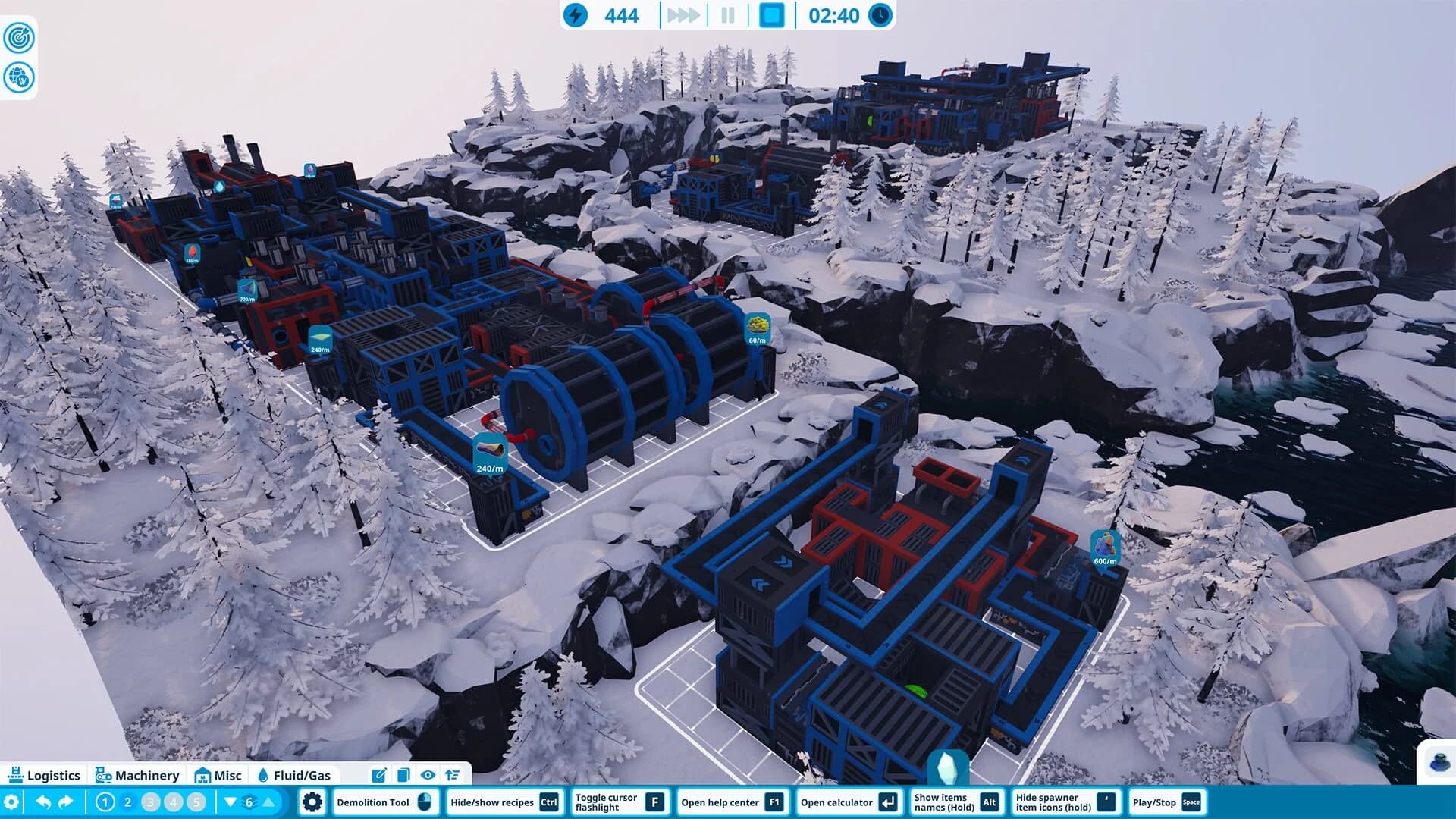Switch to the Machinery category
This screenshot has height=819, width=1456.
137,775
